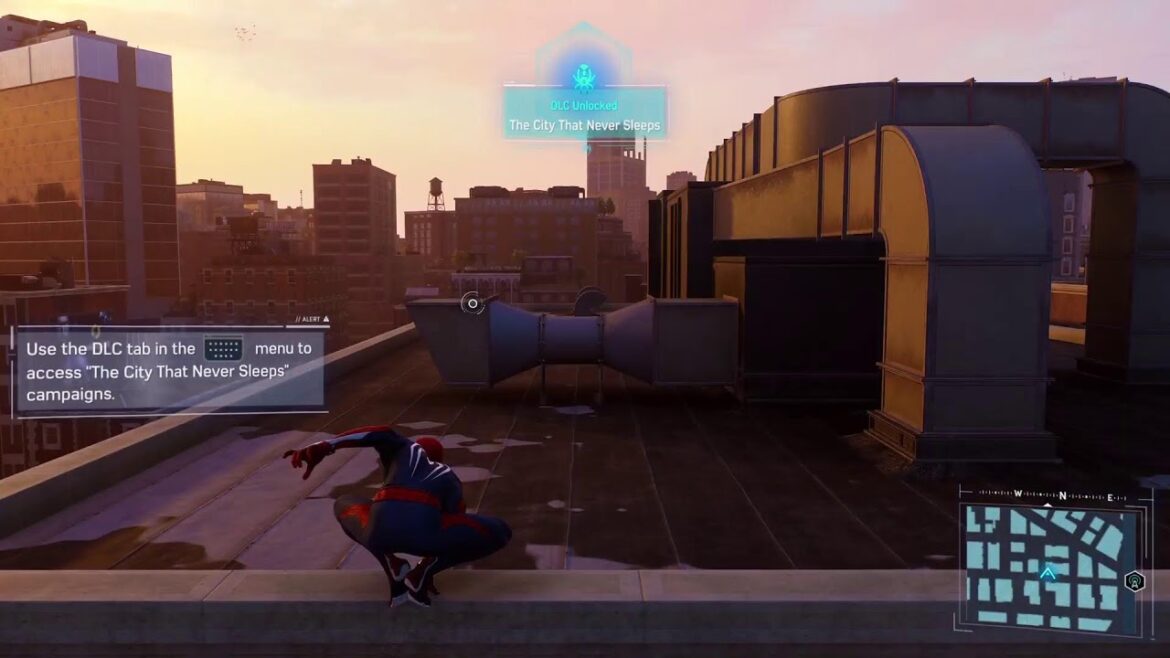Click the player arrow on the minimap
Viewport: 1170px width, 658px height.
pos(1048,573)
